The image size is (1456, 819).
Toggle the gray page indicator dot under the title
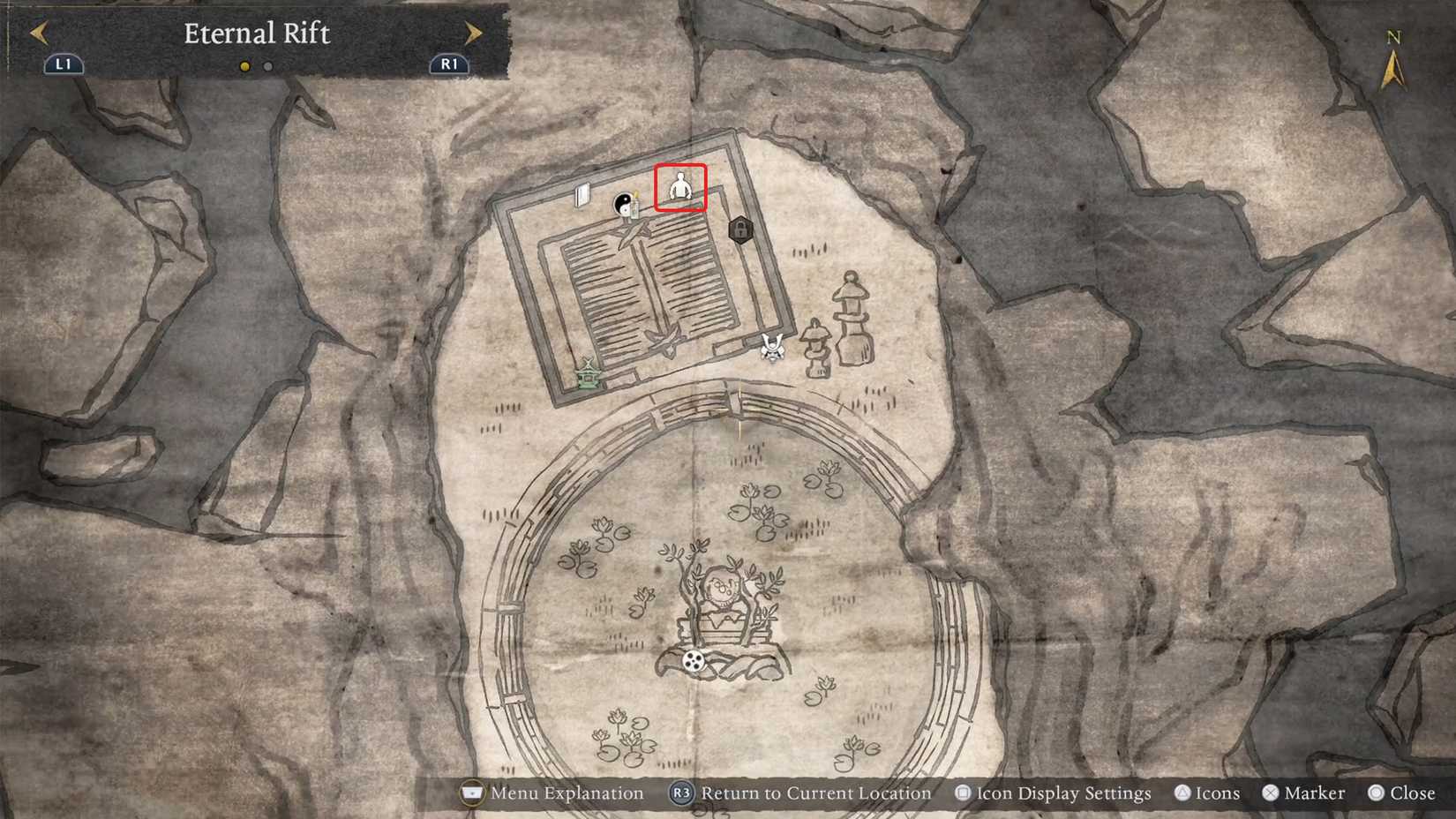pos(267,65)
